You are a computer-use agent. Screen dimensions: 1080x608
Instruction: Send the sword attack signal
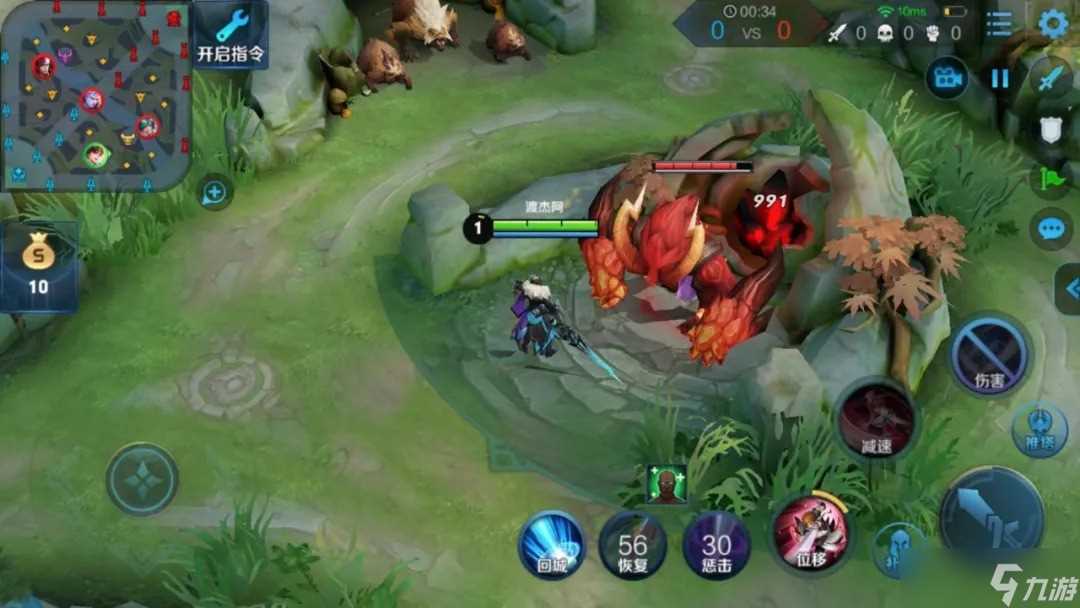pos(1051,78)
